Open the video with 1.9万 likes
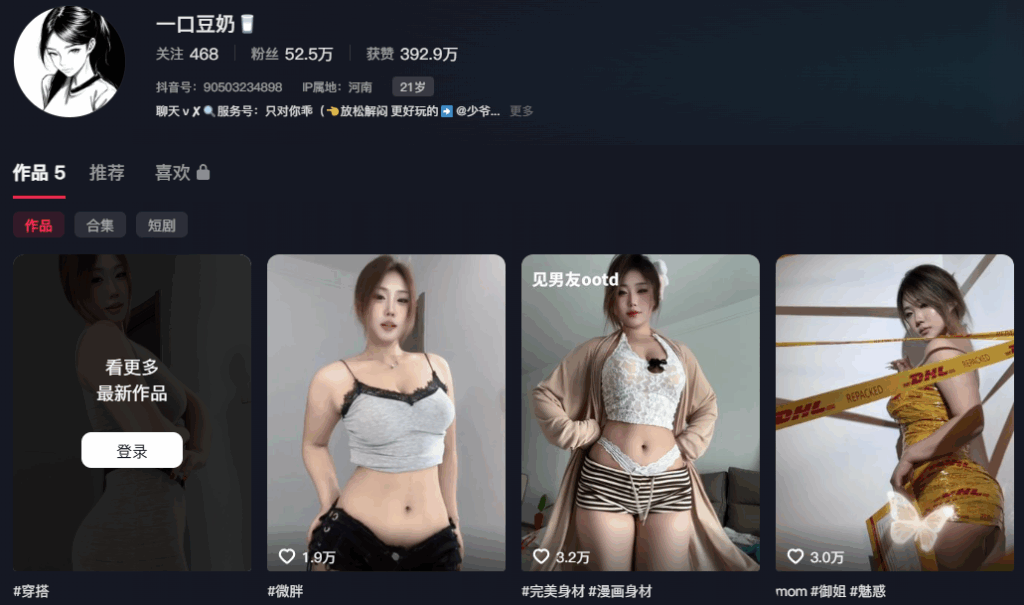Image resolution: width=1024 pixels, height=605 pixels. click(386, 412)
